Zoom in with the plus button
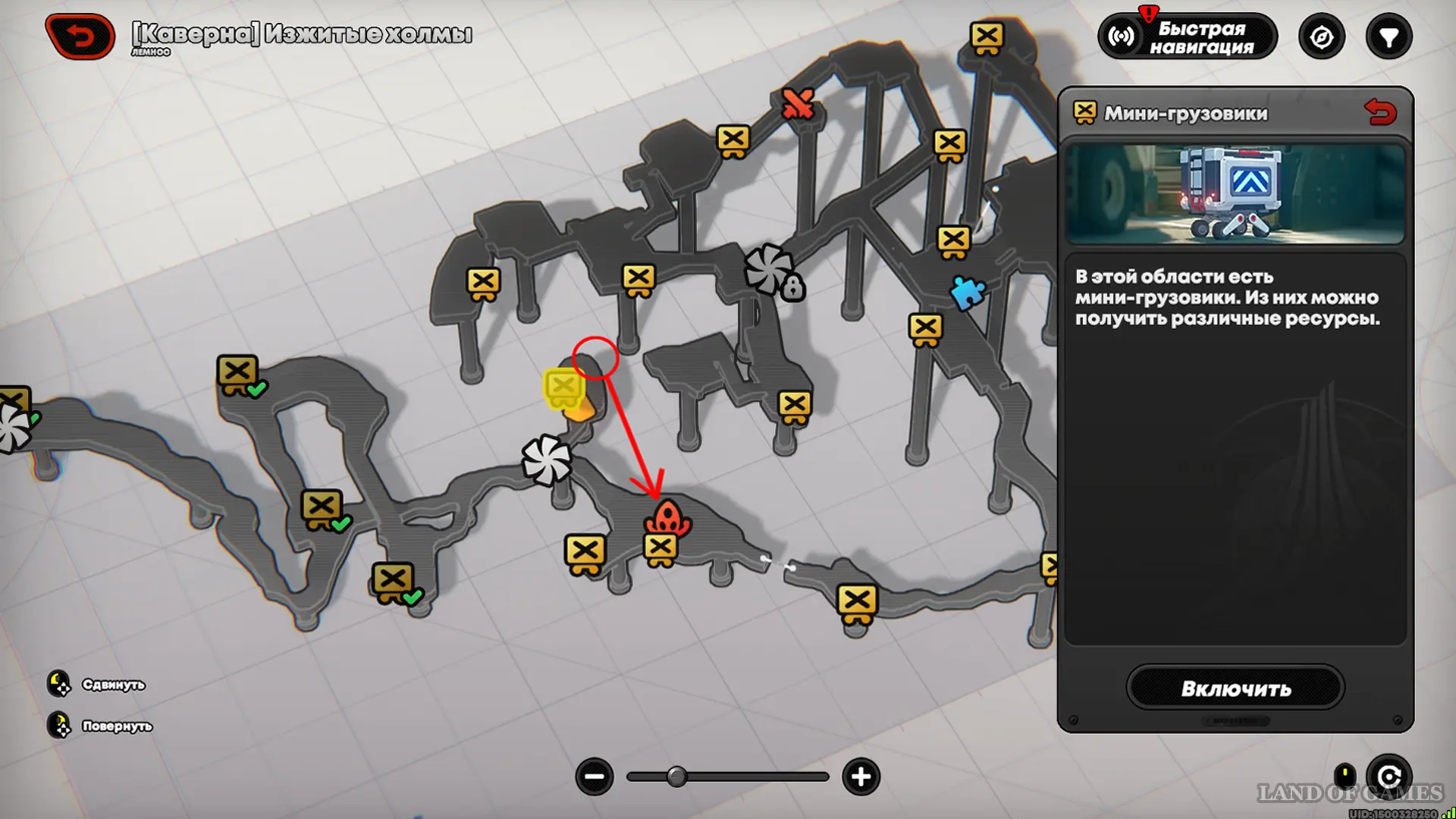 tap(861, 777)
